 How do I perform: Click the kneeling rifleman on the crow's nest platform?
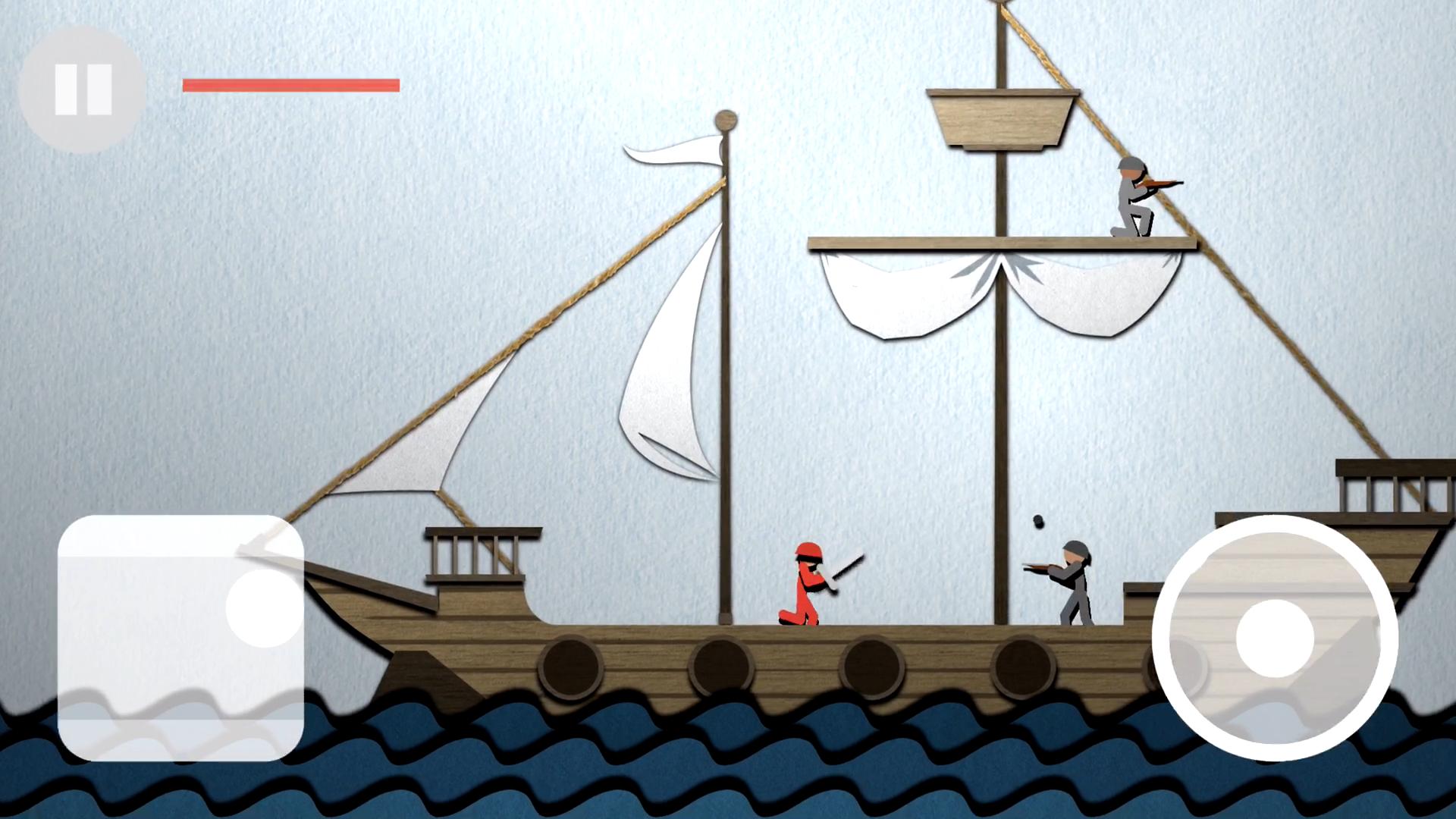click(1134, 197)
